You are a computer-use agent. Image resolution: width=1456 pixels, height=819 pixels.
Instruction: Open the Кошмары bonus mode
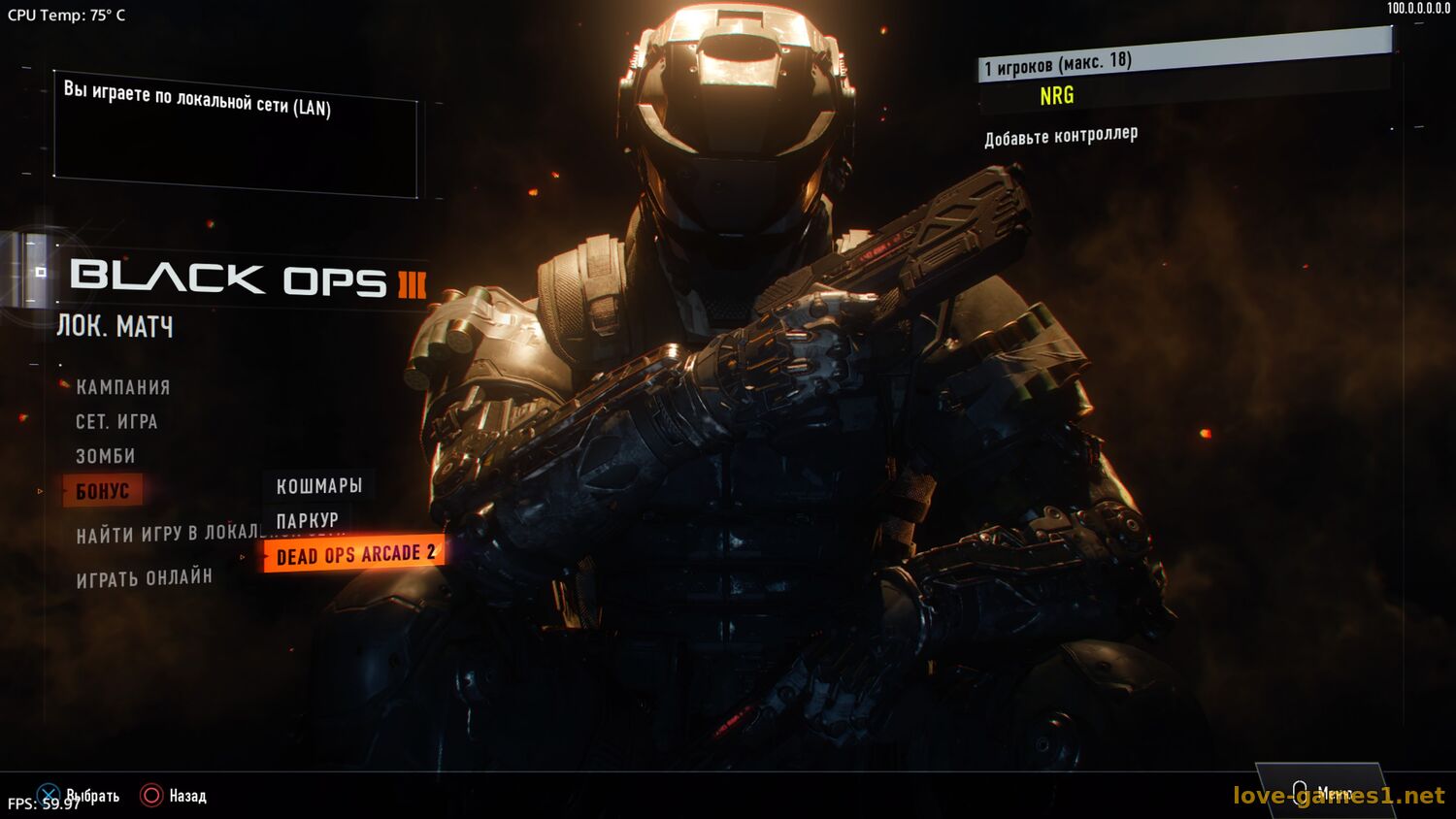318,486
